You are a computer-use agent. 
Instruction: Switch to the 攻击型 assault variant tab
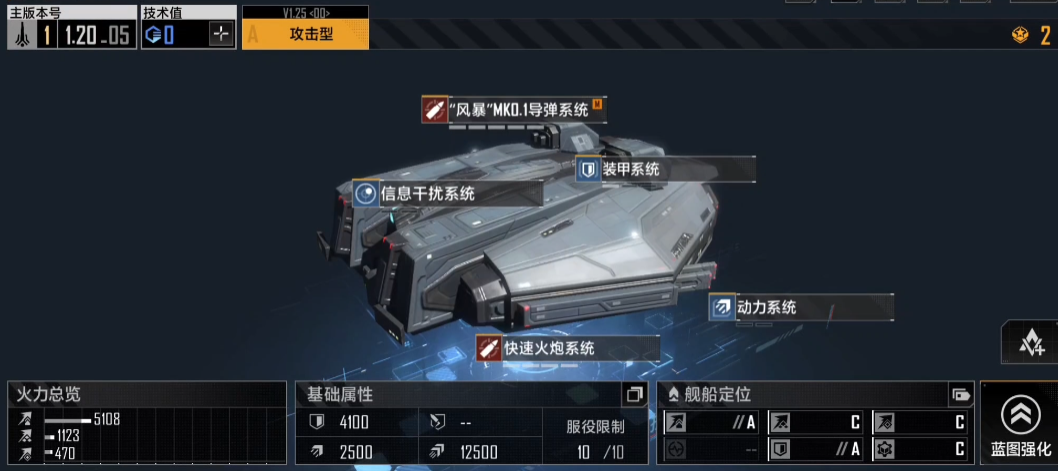click(306, 34)
